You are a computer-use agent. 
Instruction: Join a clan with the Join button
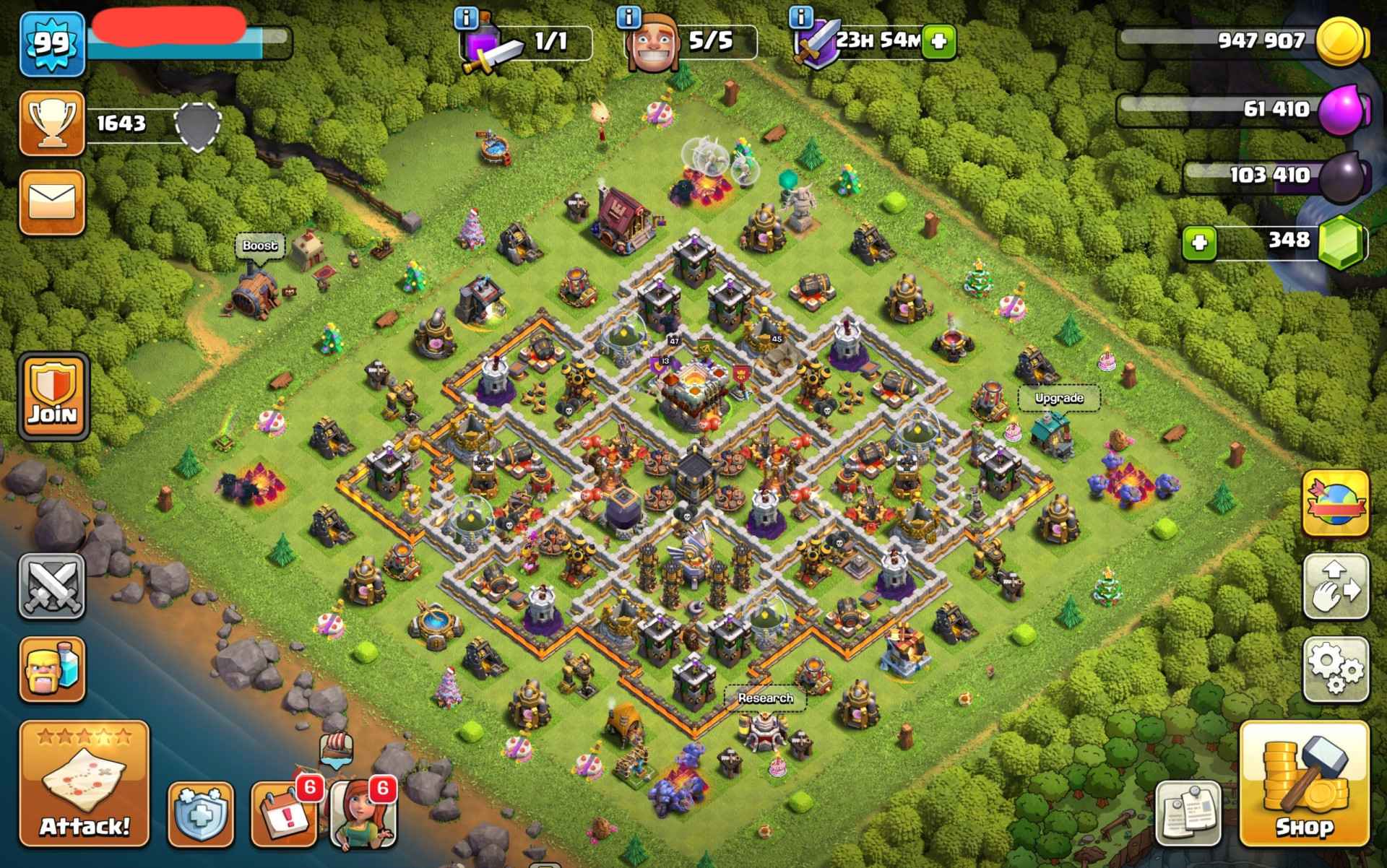53,396
